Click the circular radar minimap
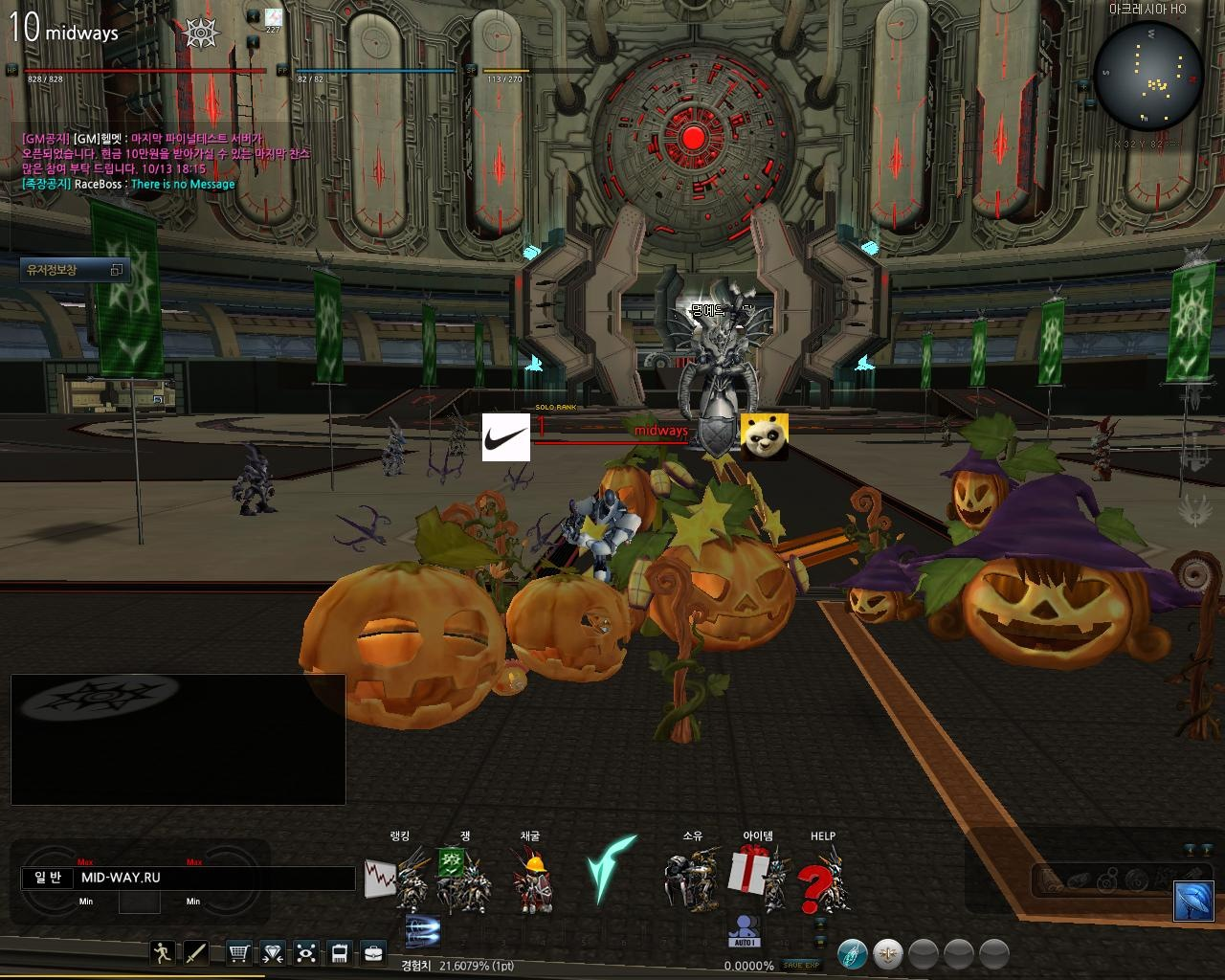Screen dimensions: 1225x980 coord(1148,77)
